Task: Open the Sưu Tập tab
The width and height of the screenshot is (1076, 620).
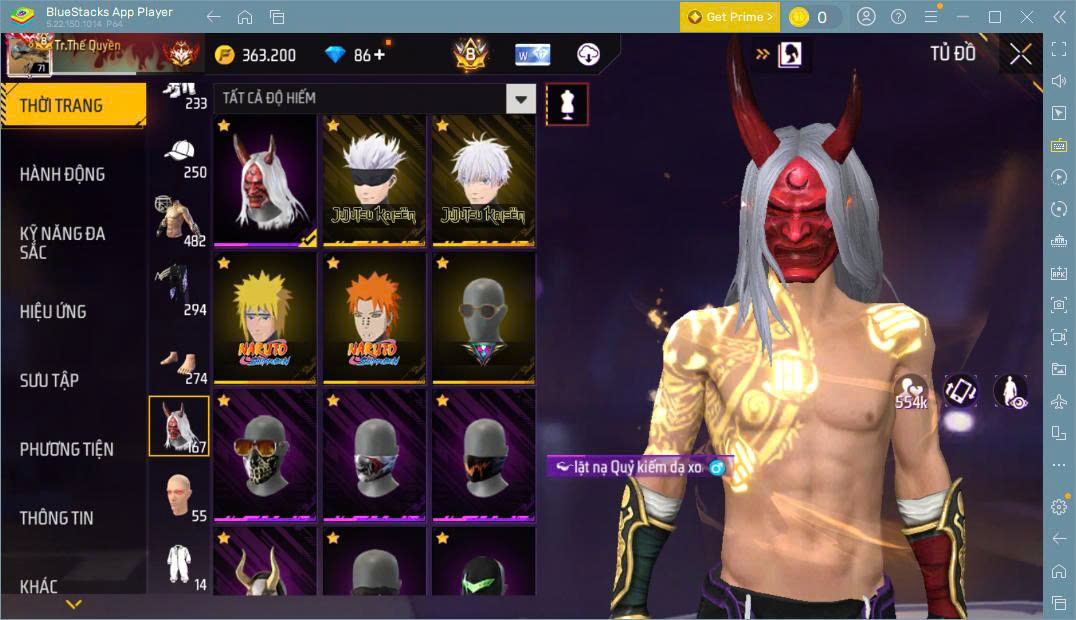Action: pos(49,380)
